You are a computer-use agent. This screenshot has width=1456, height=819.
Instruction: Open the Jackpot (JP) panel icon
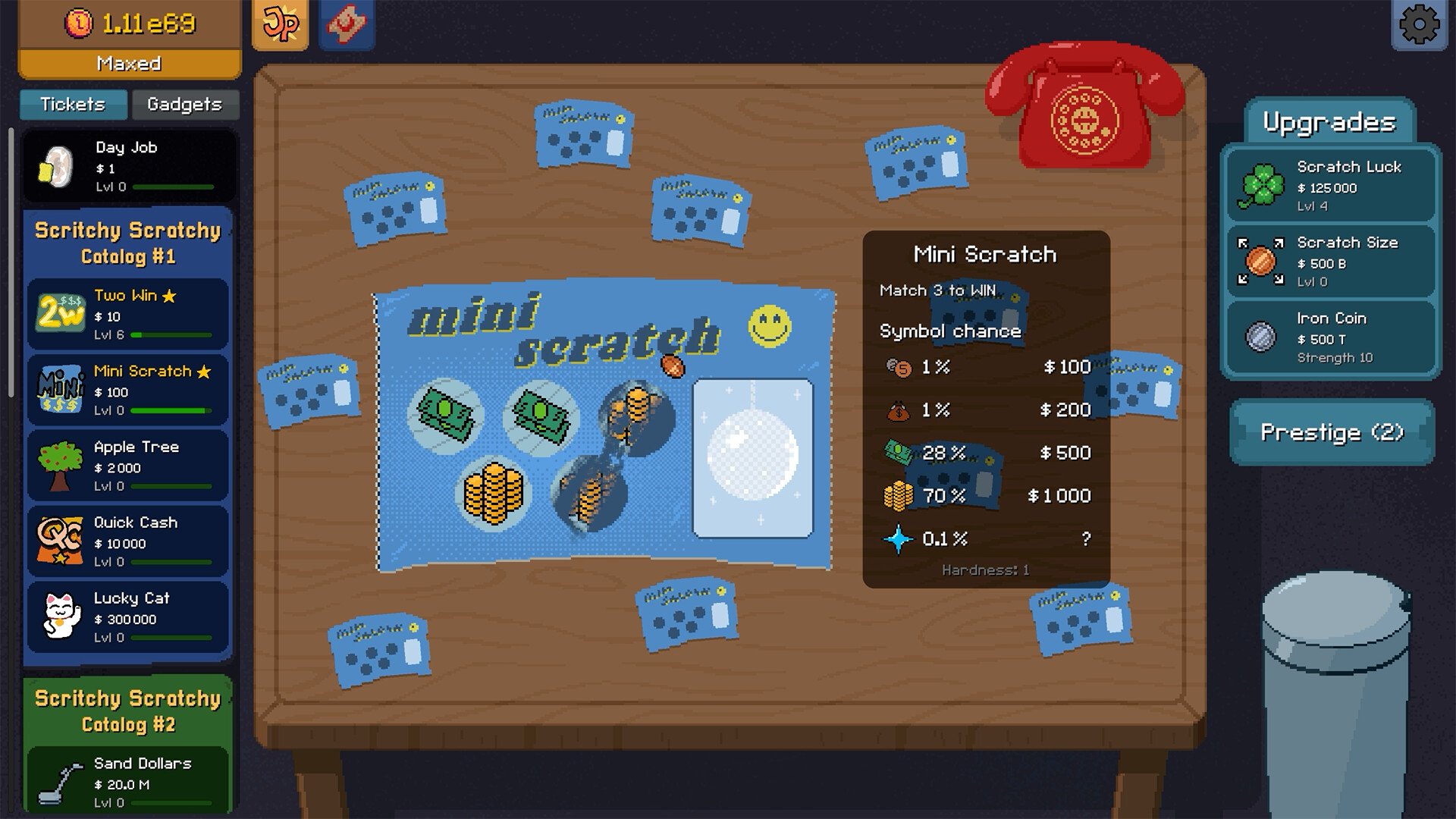pos(280,25)
